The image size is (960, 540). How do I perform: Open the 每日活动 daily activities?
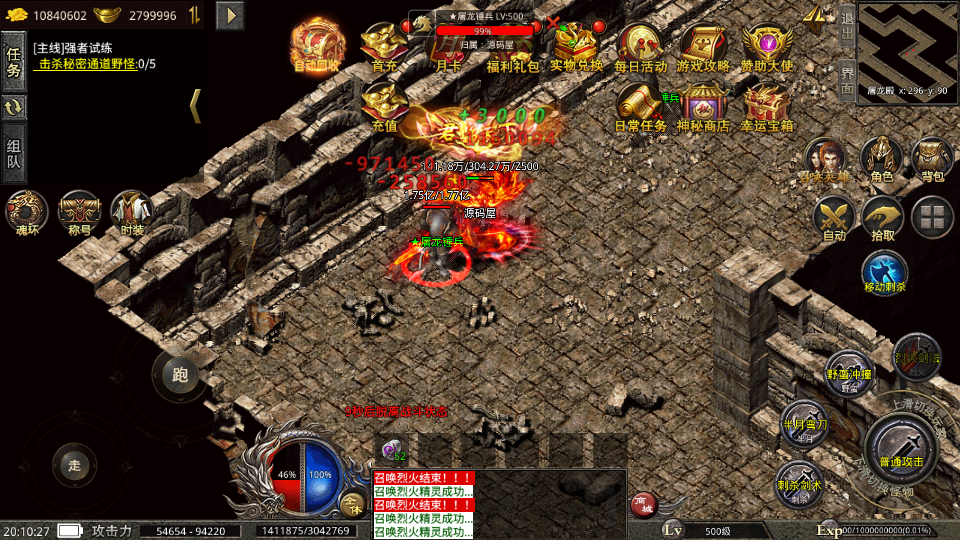640,46
